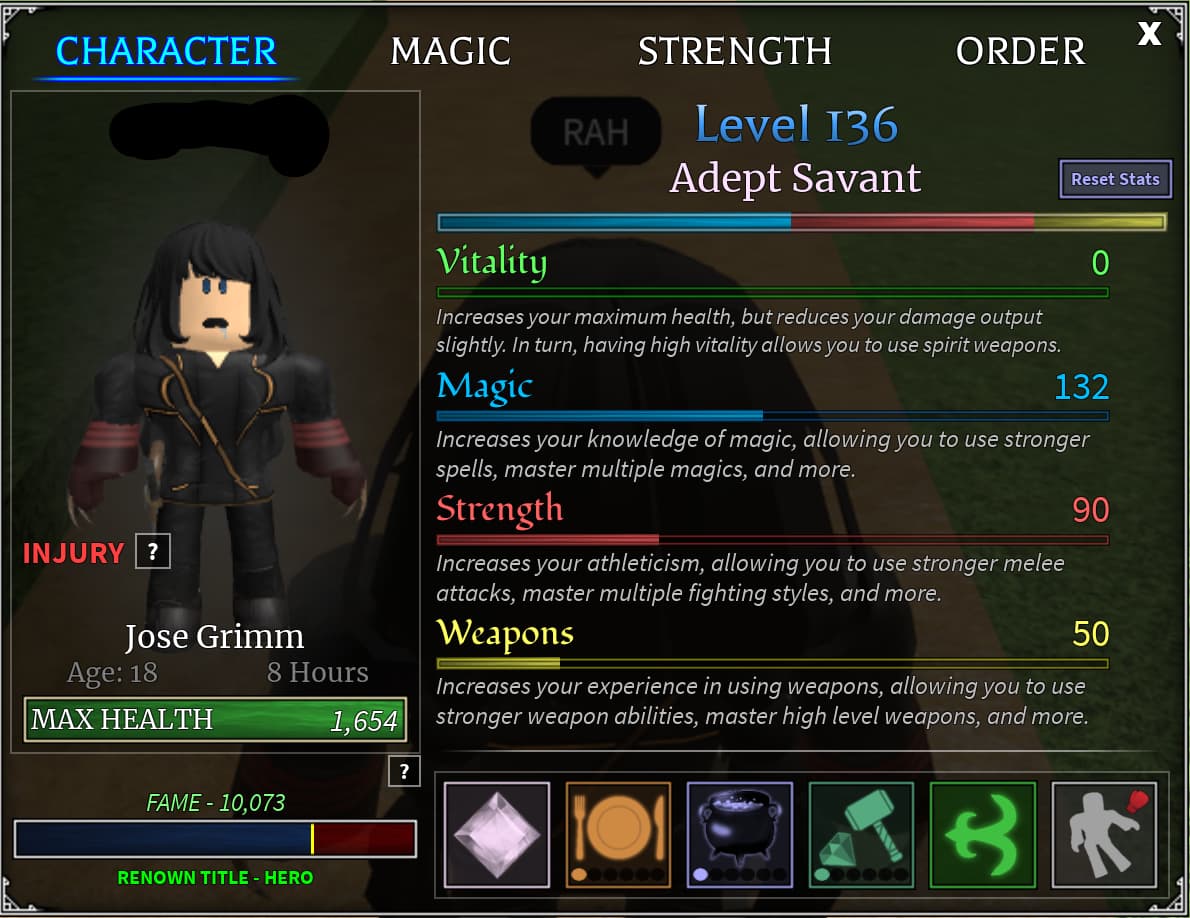Select the Order tab
The height and width of the screenshot is (918, 1190).
(1020, 52)
